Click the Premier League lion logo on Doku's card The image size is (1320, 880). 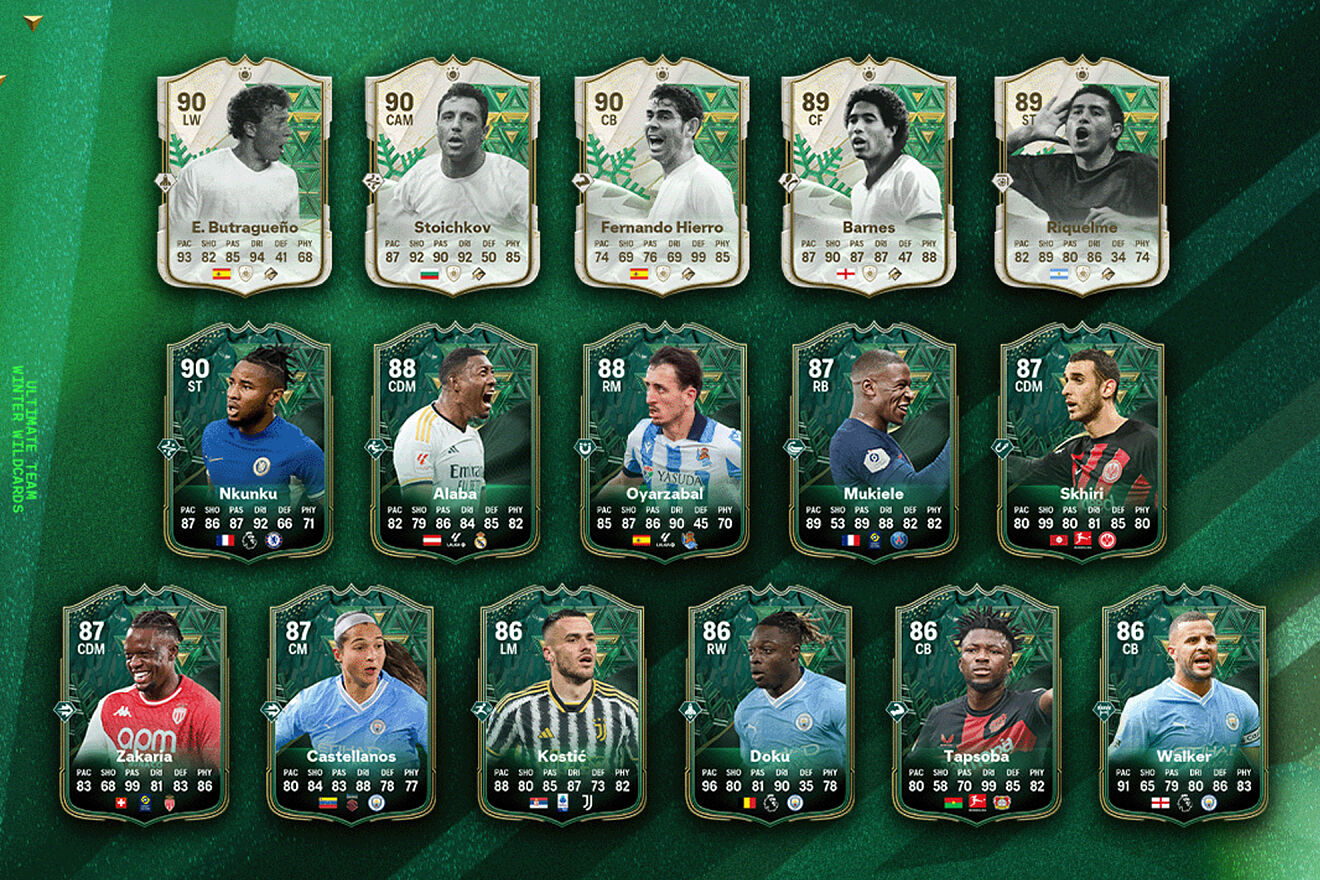(770, 803)
